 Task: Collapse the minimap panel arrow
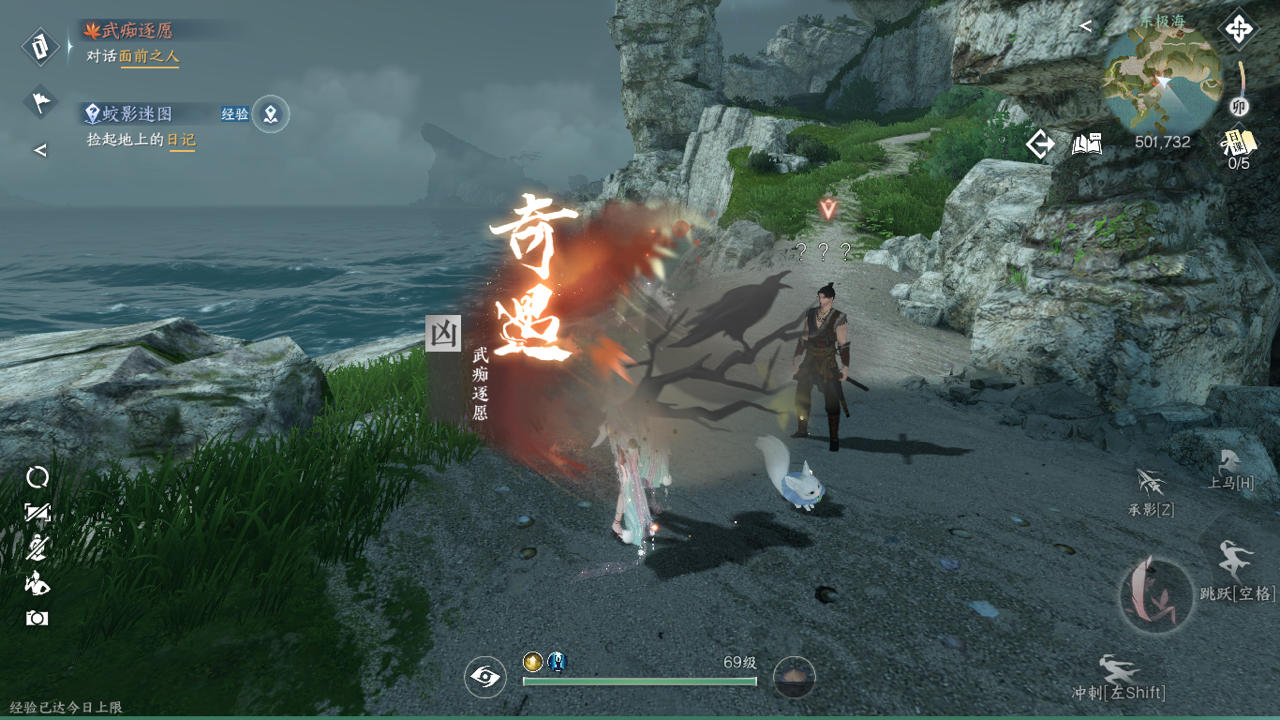click(x=1086, y=27)
